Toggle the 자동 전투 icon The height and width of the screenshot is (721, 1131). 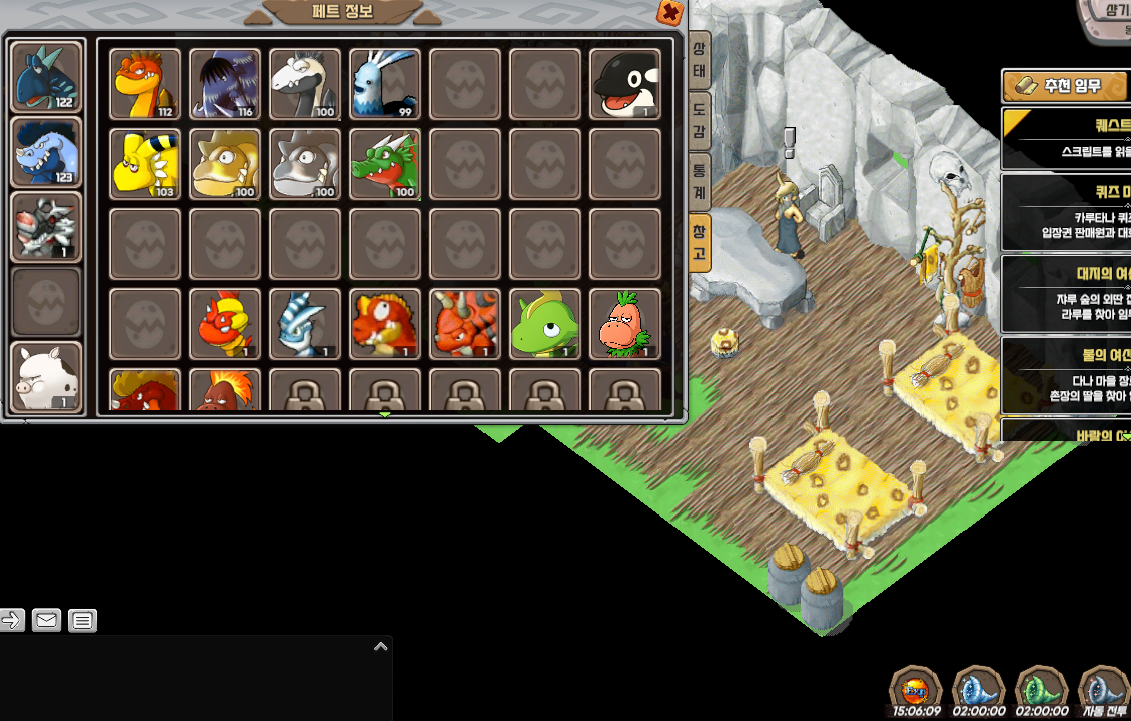tap(1105, 689)
